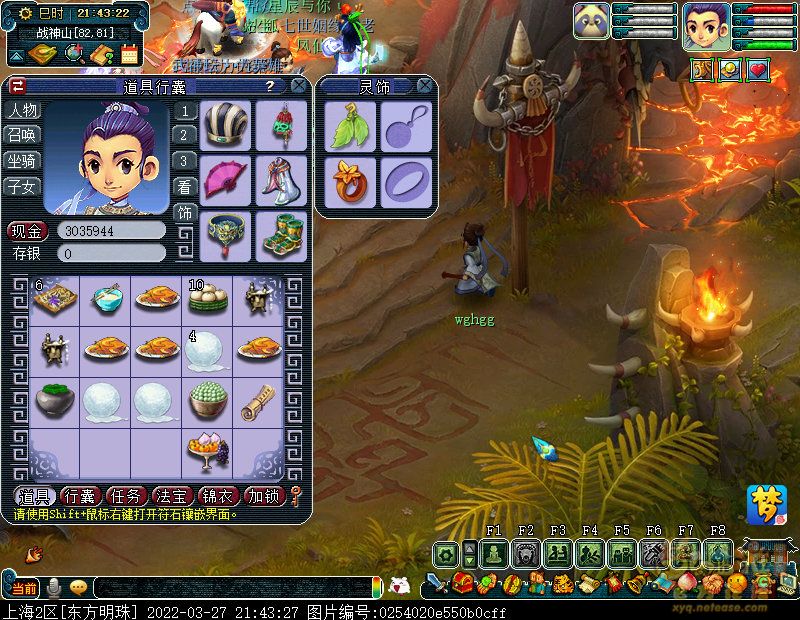Viewport: 800px width, 620px height.
Task: Select the 坐骑 mount view
Action: tap(22, 160)
